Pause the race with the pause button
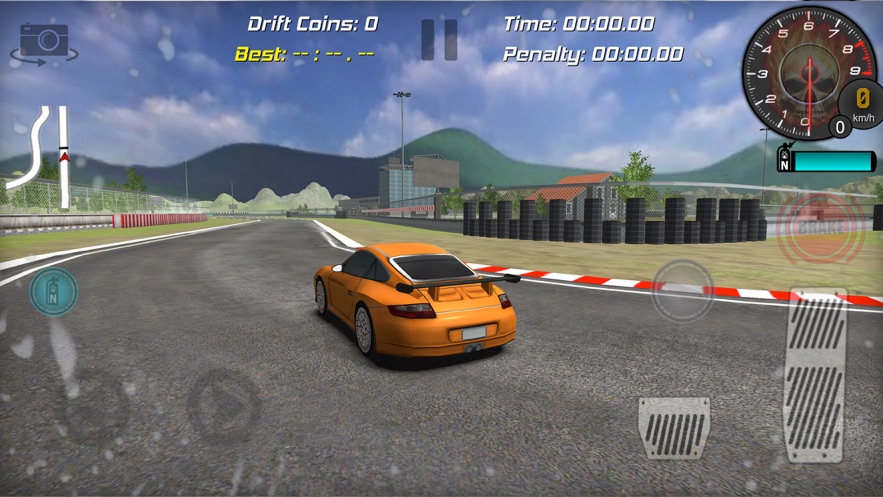Viewport: 883px width, 497px height. 439,40
